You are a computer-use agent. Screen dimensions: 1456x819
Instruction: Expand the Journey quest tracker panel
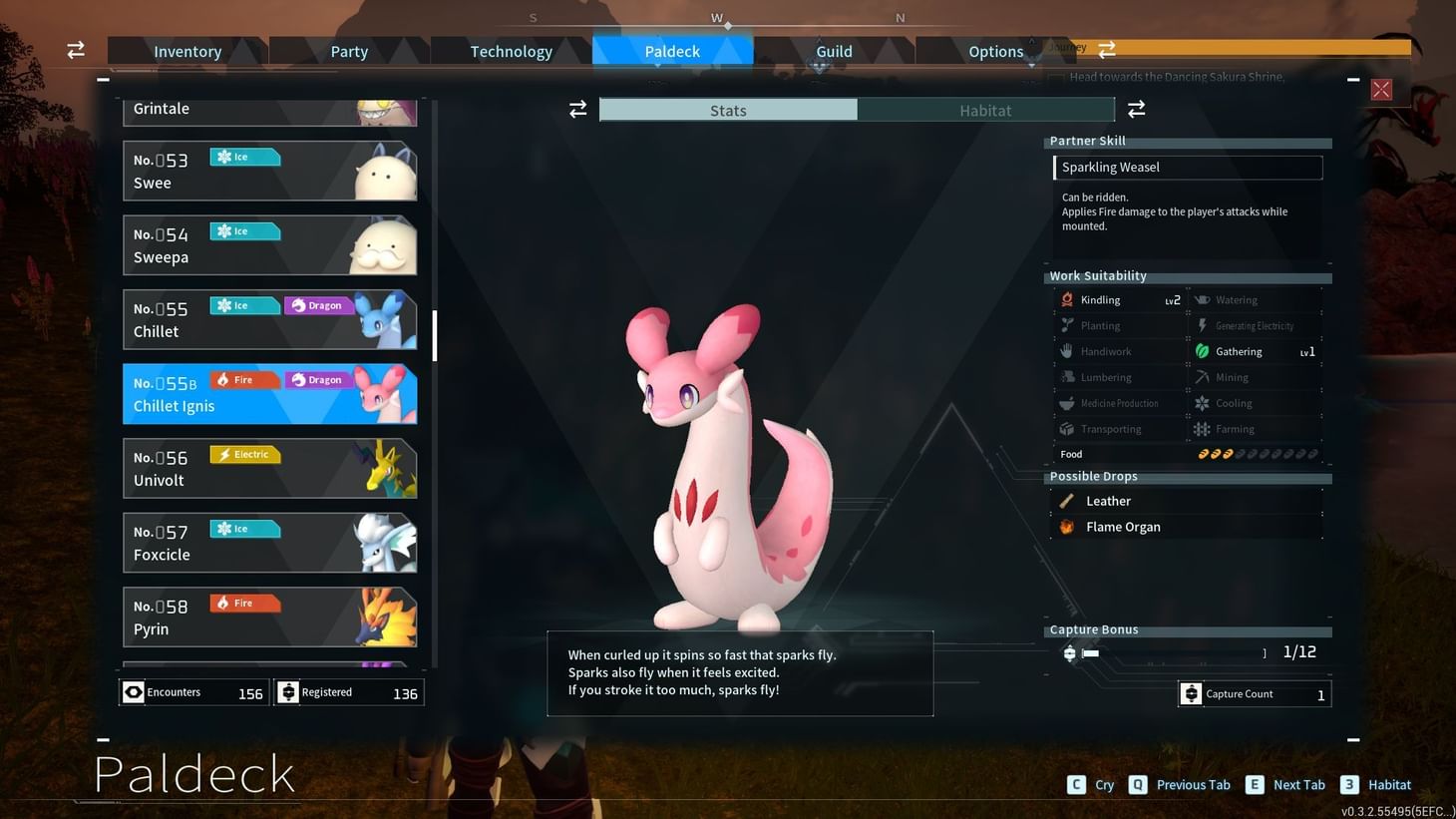[x=1107, y=47]
